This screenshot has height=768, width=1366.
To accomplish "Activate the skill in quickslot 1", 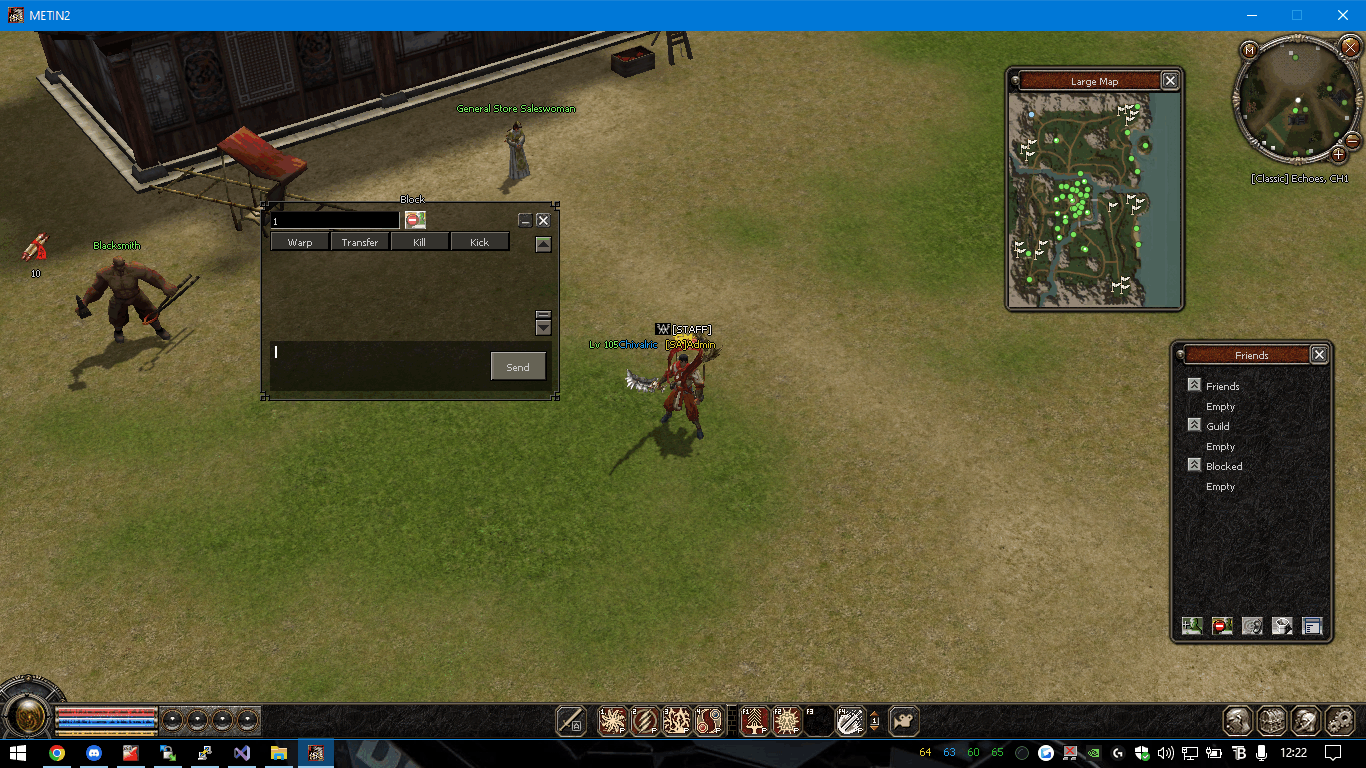I will 612,721.
